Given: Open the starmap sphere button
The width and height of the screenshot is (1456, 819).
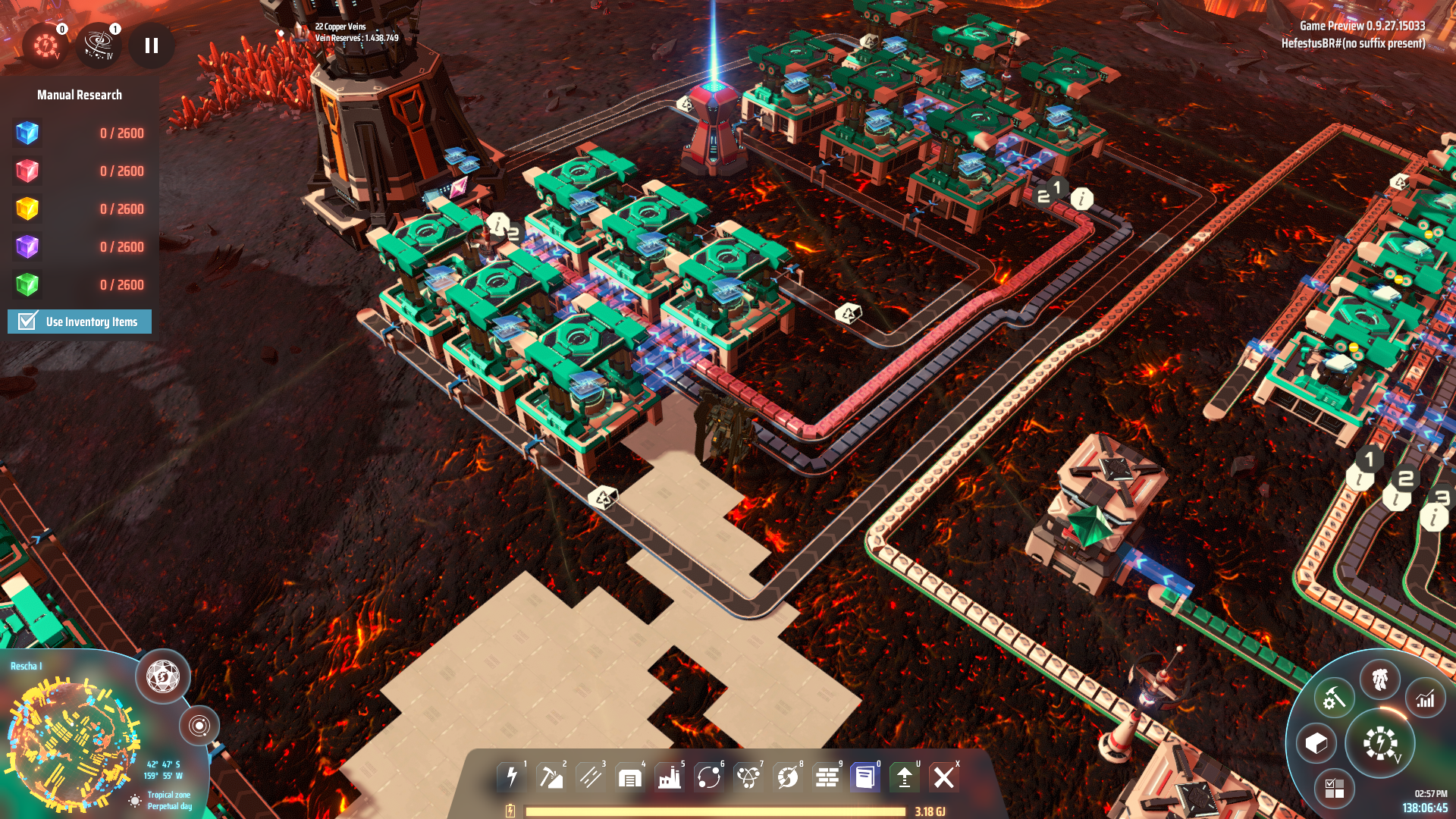Looking at the screenshot, I should click(163, 676).
